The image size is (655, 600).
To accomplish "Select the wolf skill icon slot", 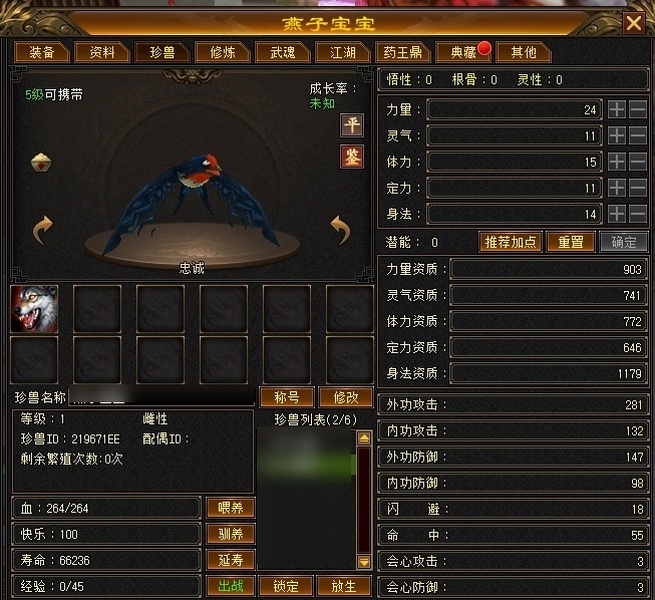I will pos(34,308).
